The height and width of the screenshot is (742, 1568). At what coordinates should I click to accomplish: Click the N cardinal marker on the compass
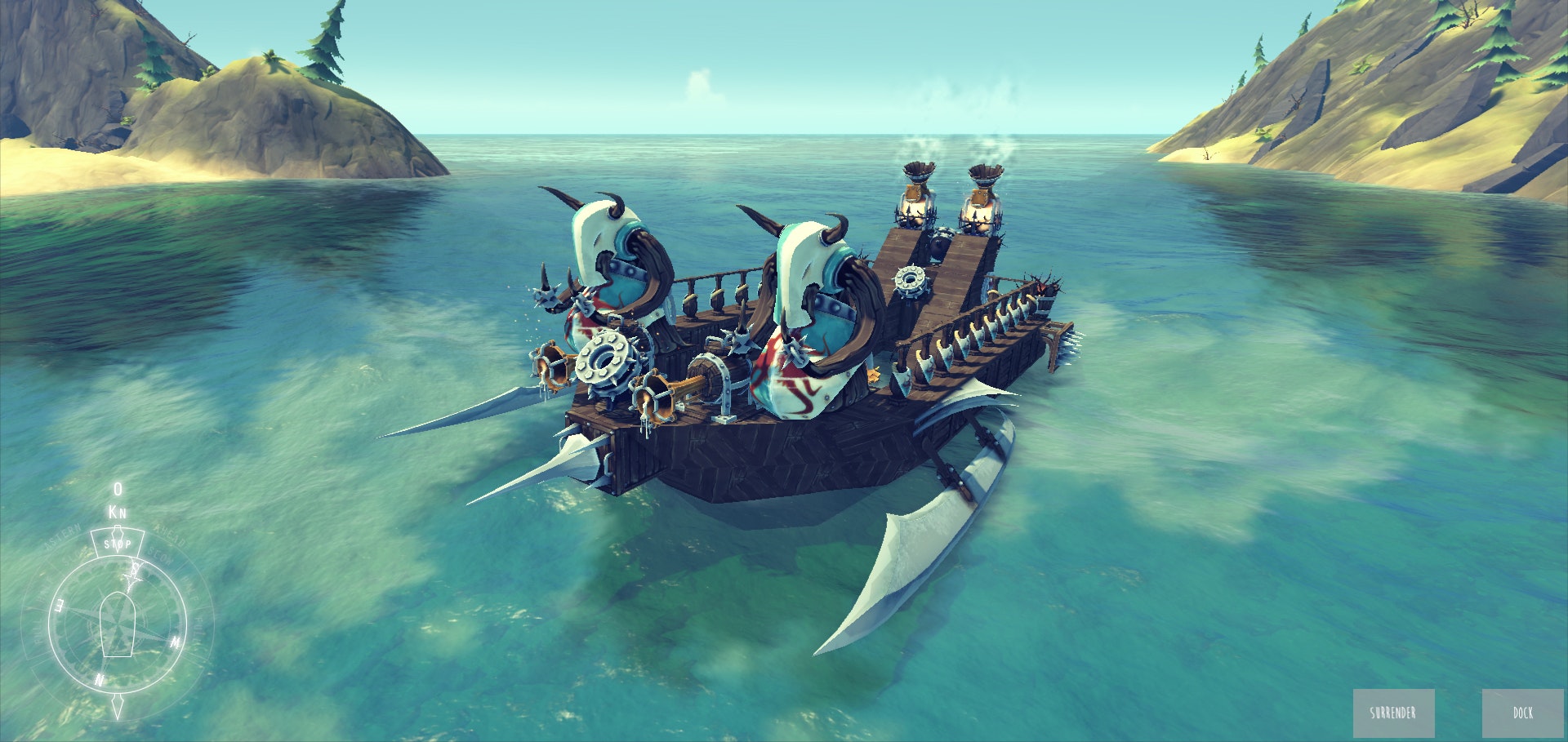coord(98,679)
